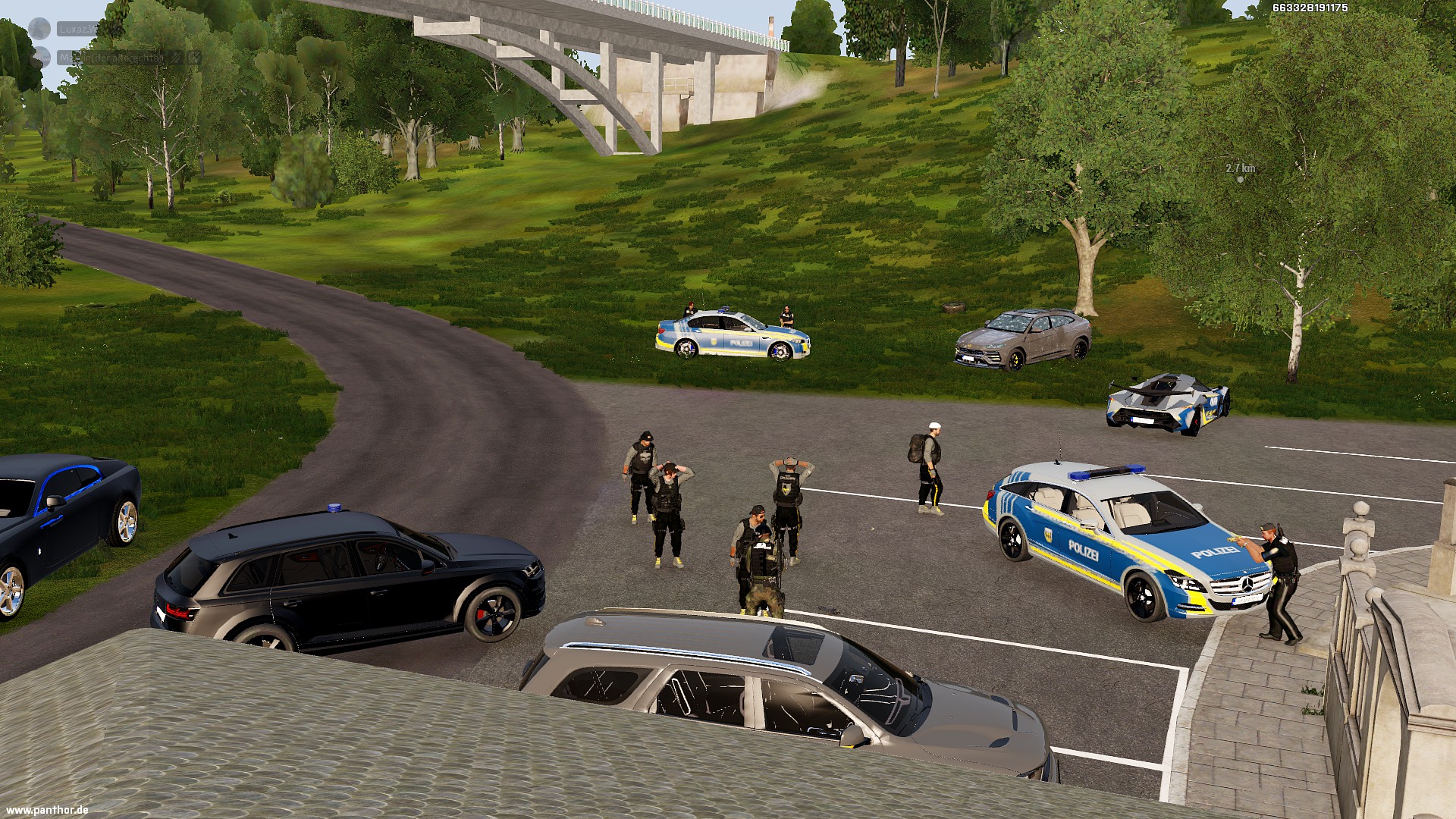The image size is (1456, 819).
Task: Click Luxaz.W's voice overlay name tag
Action: click(78, 29)
